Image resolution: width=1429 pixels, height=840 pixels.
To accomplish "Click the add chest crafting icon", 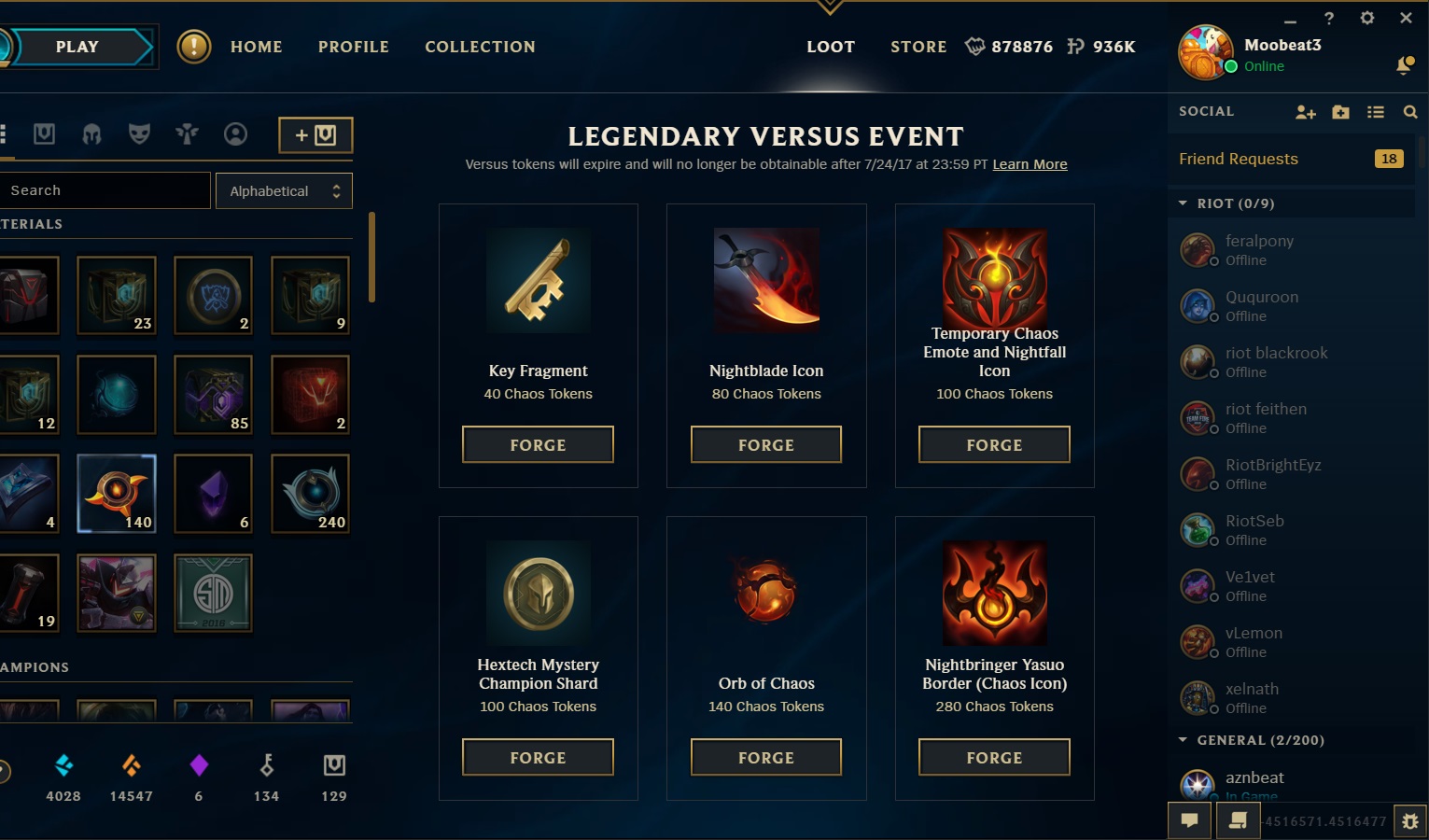I will click(x=315, y=134).
